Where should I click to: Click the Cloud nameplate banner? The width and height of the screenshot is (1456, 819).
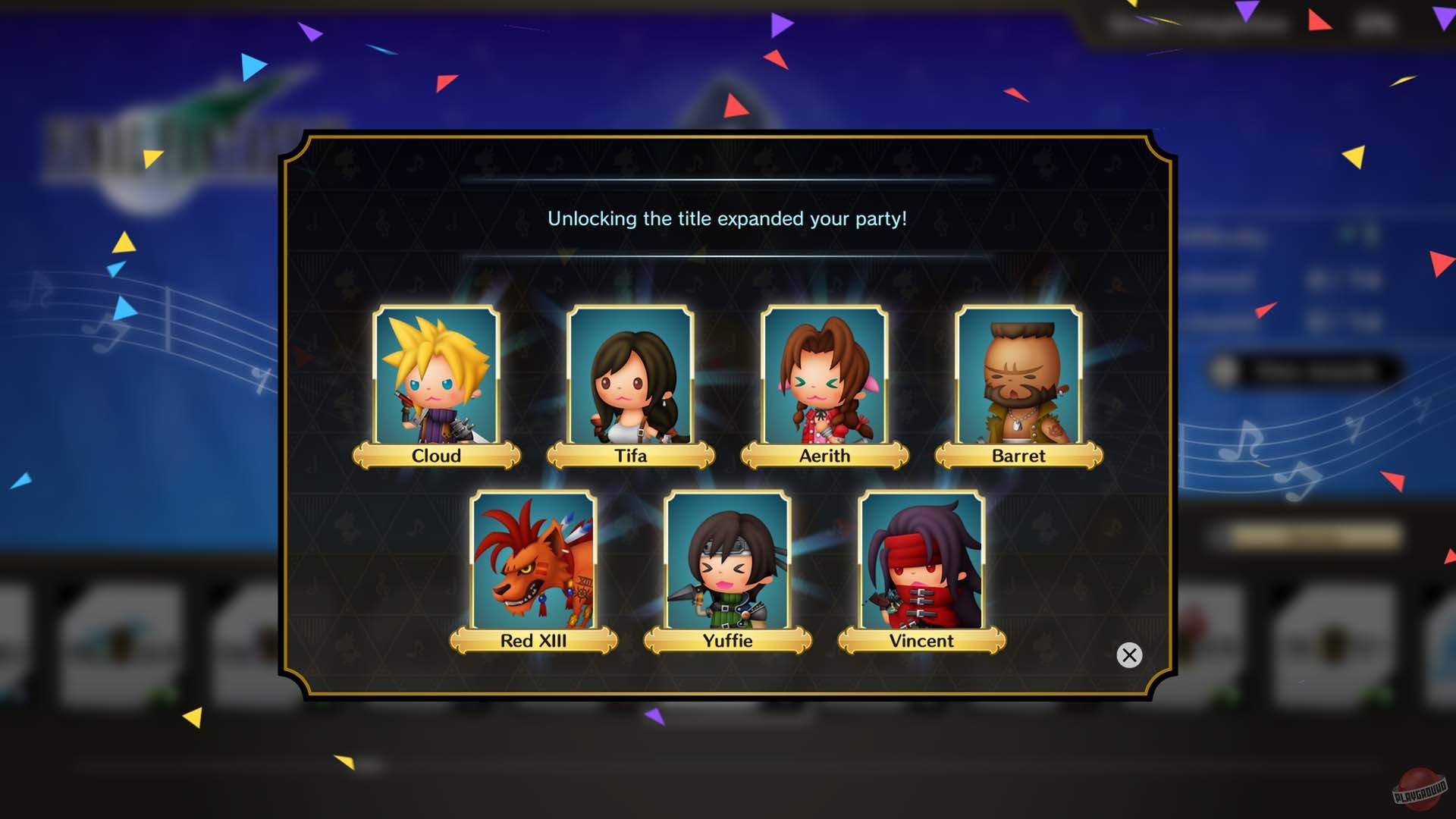[x=436, y=456]
